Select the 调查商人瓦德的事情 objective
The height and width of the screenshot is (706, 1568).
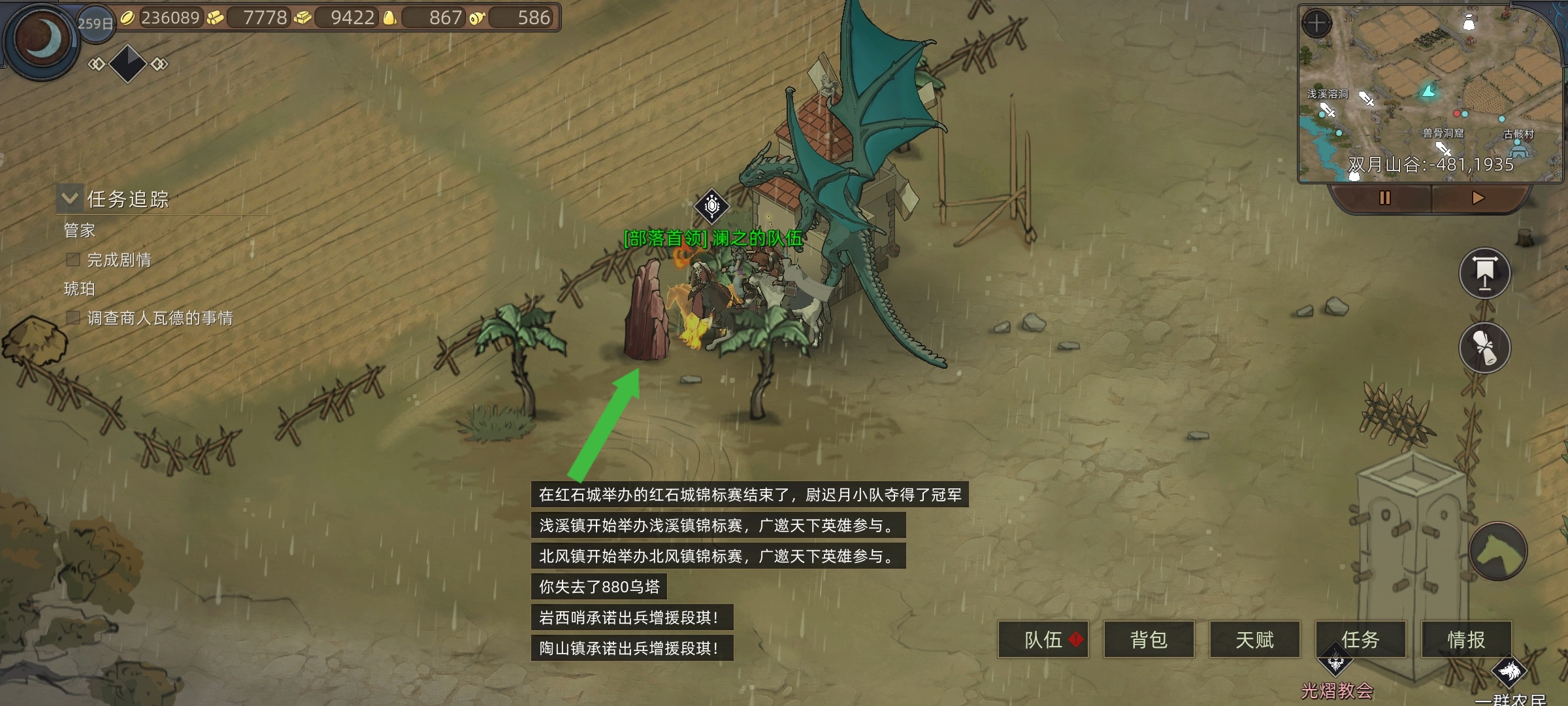tap(159, 318)
